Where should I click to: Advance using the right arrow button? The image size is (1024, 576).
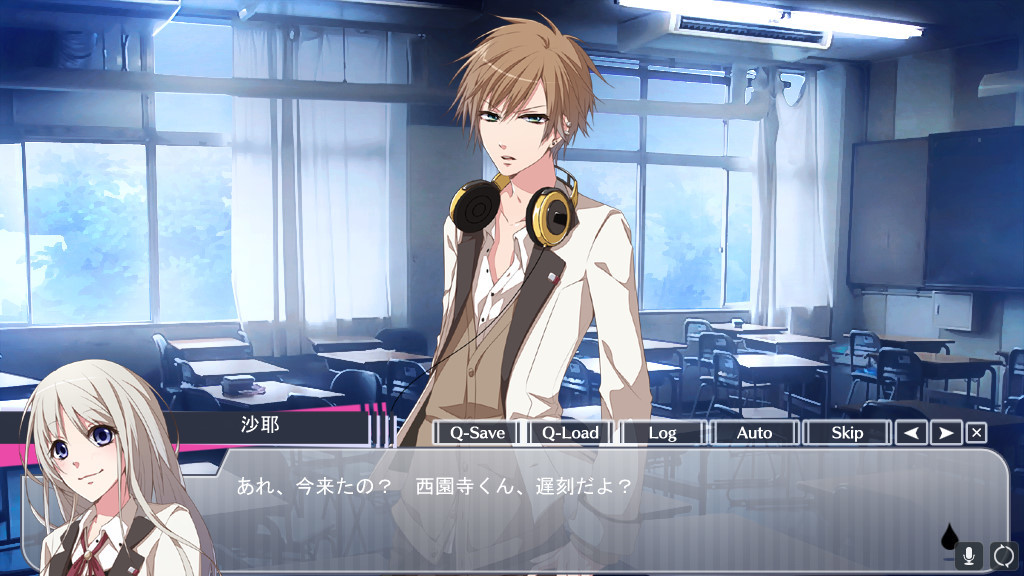(x=944, y=433)
